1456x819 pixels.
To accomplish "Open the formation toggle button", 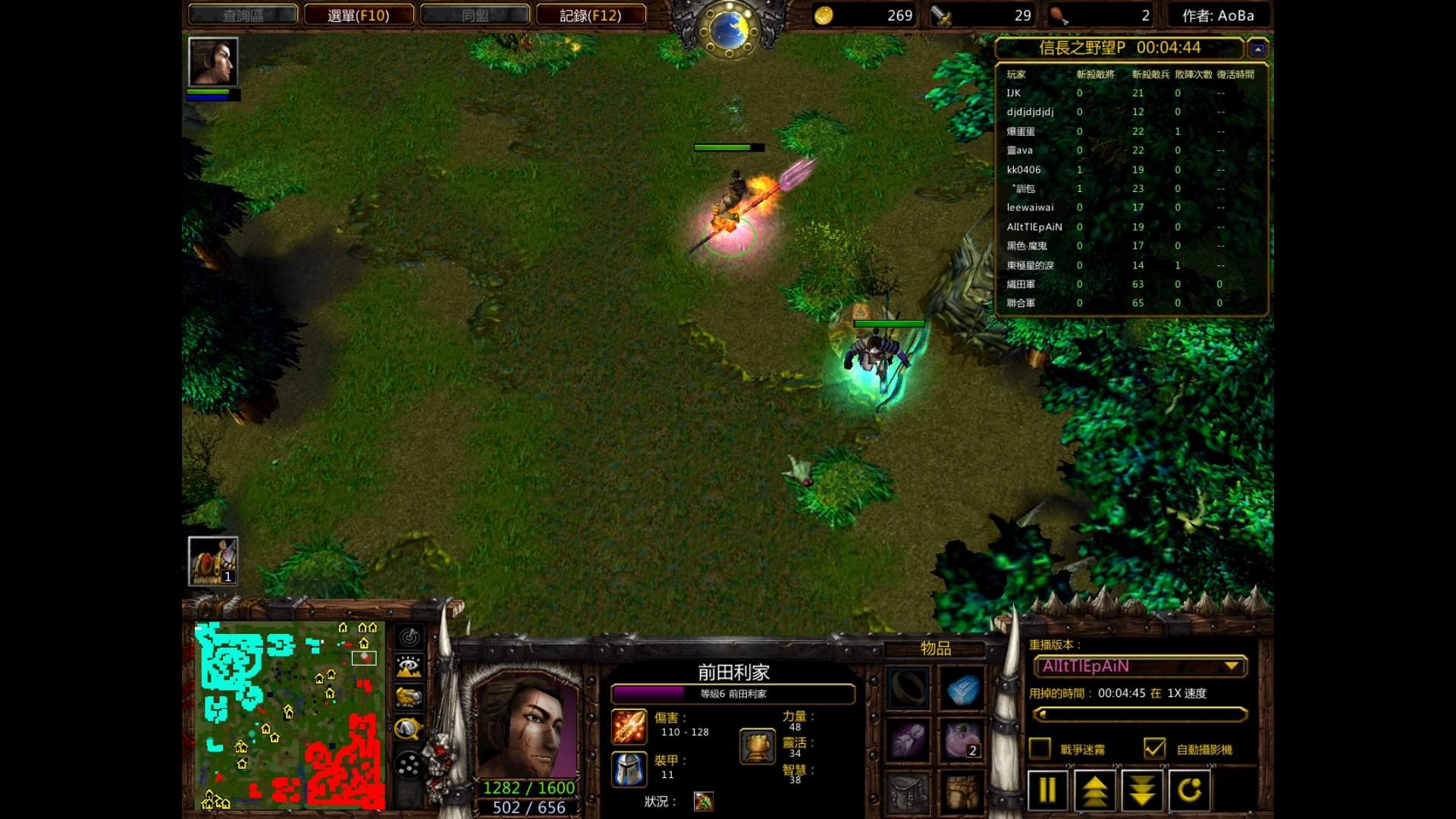I will coord(409,765).
